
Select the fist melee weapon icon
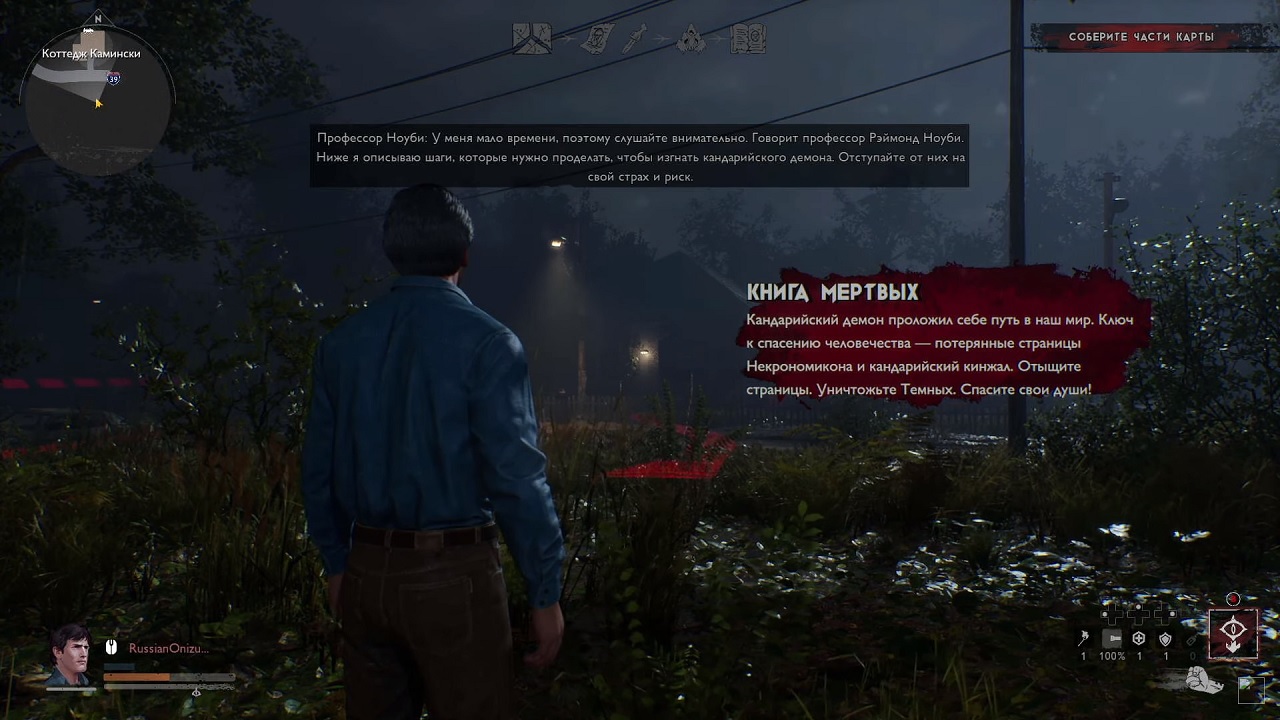[x=1203, y=681]
